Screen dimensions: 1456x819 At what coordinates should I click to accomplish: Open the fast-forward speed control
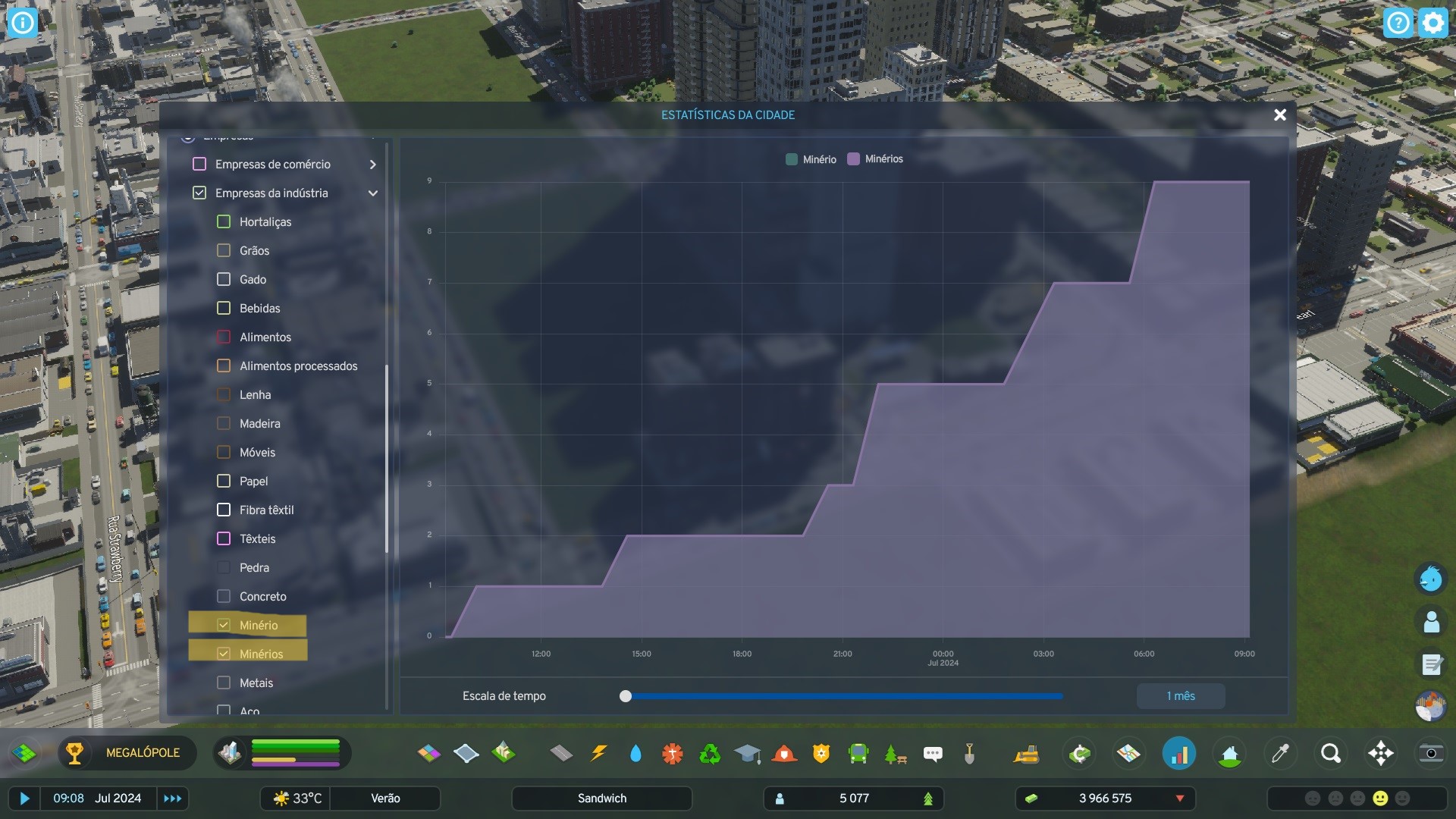172,798
